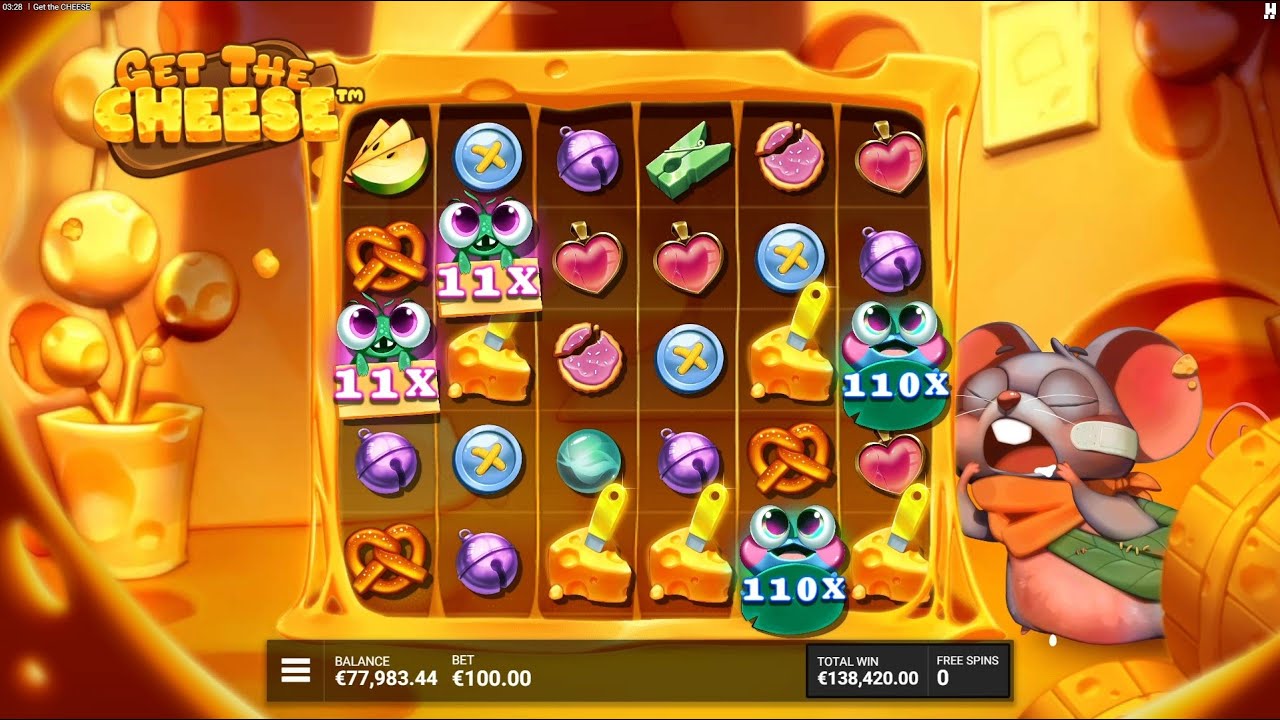Select the BET value €100.00
This screenshot has width=1280, height=720.
tap(490, 678)
